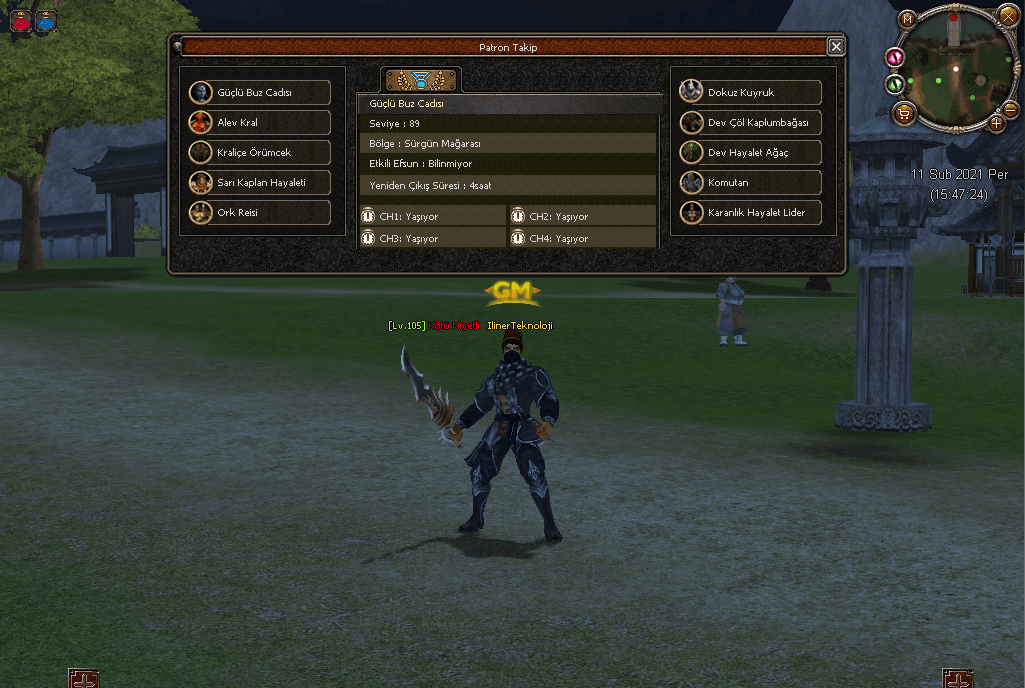This screenshot has width=1025, height=688.
Task: Select the Dokuz Kuyruk boss
Action: point(751,93)
